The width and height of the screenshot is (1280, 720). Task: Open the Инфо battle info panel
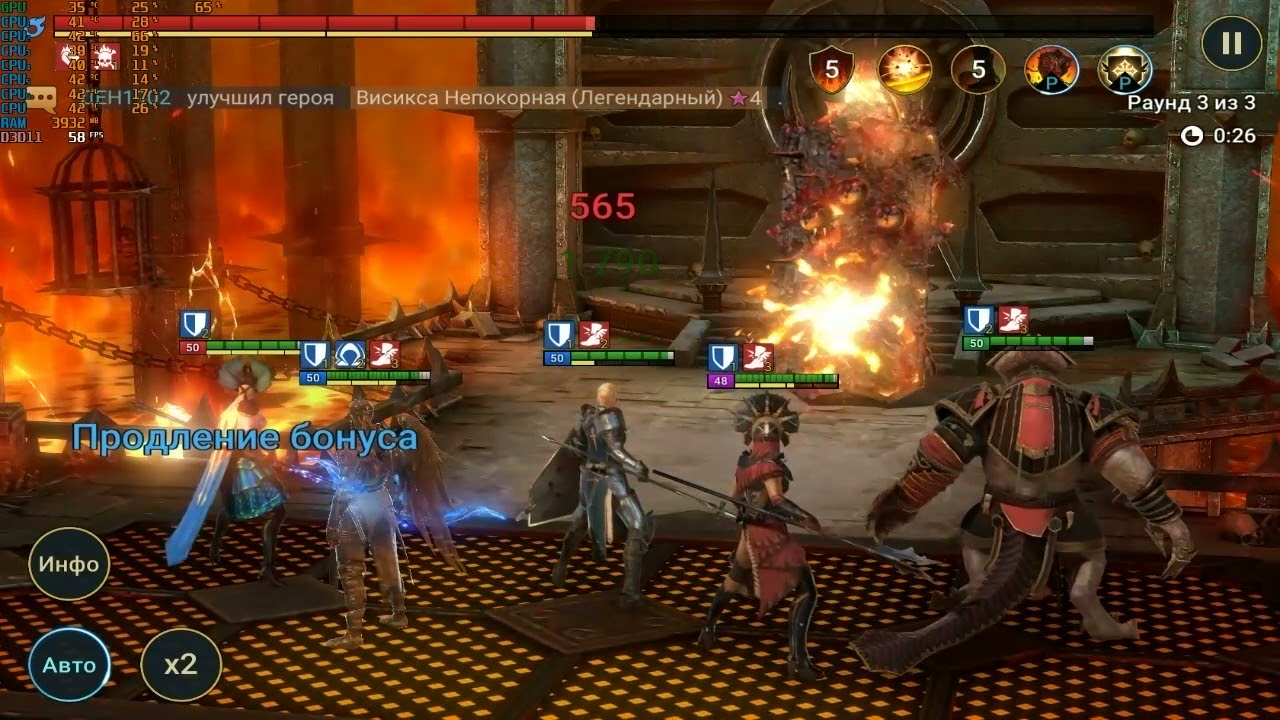pos(69,564)
